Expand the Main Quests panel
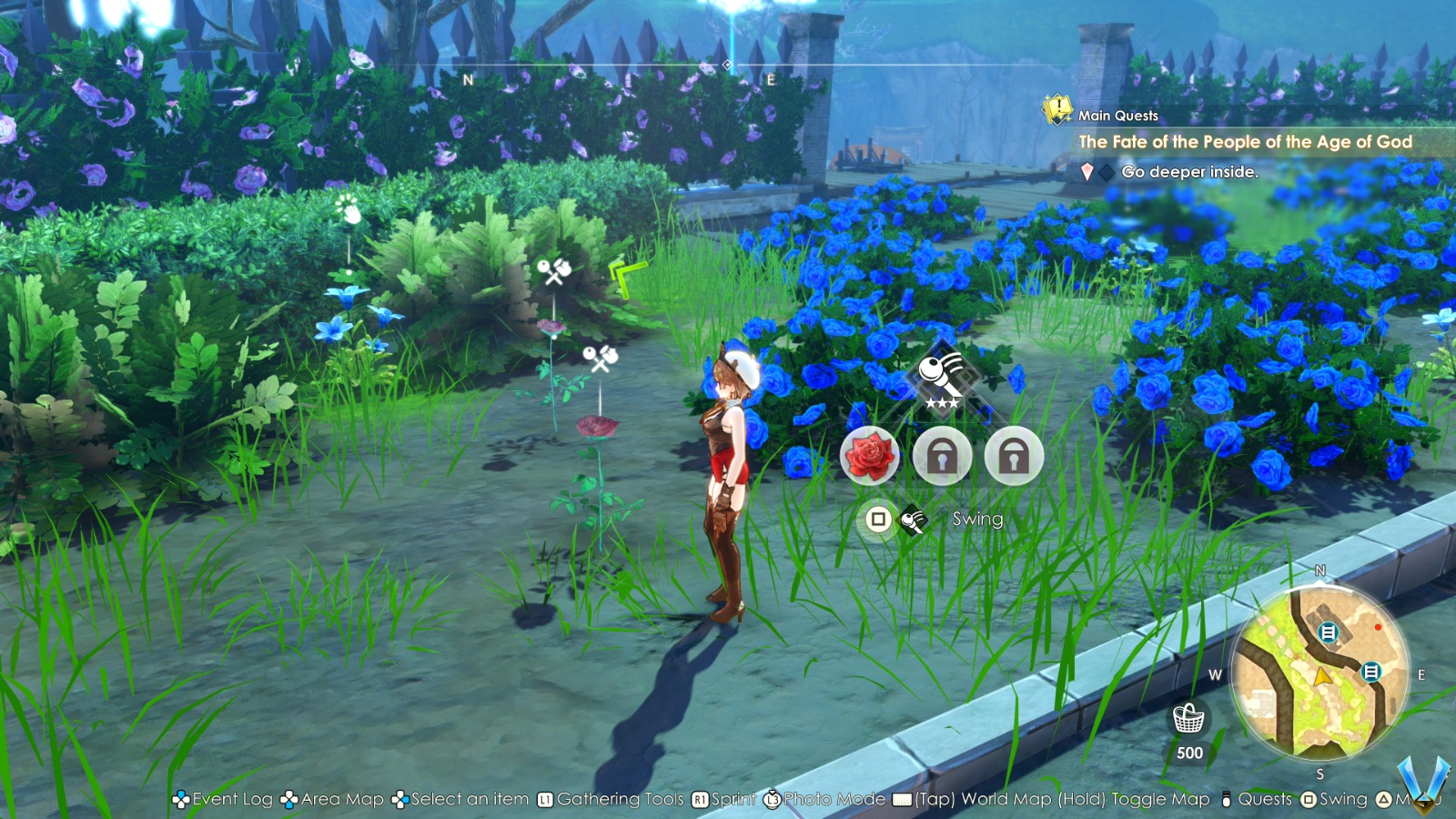Image resolution: width=1456 pixels, height=819 pixels. (1117, 115)
